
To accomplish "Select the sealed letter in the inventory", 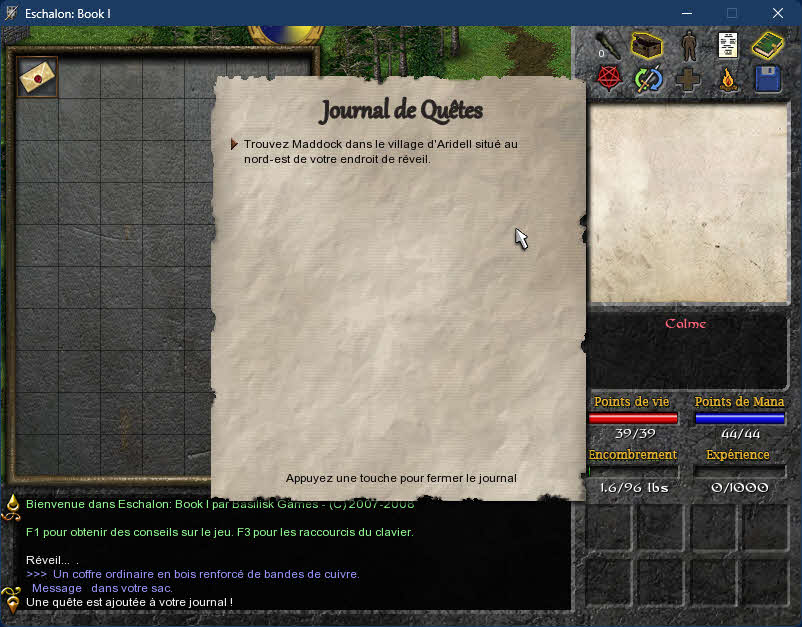I will click(37, 77).
